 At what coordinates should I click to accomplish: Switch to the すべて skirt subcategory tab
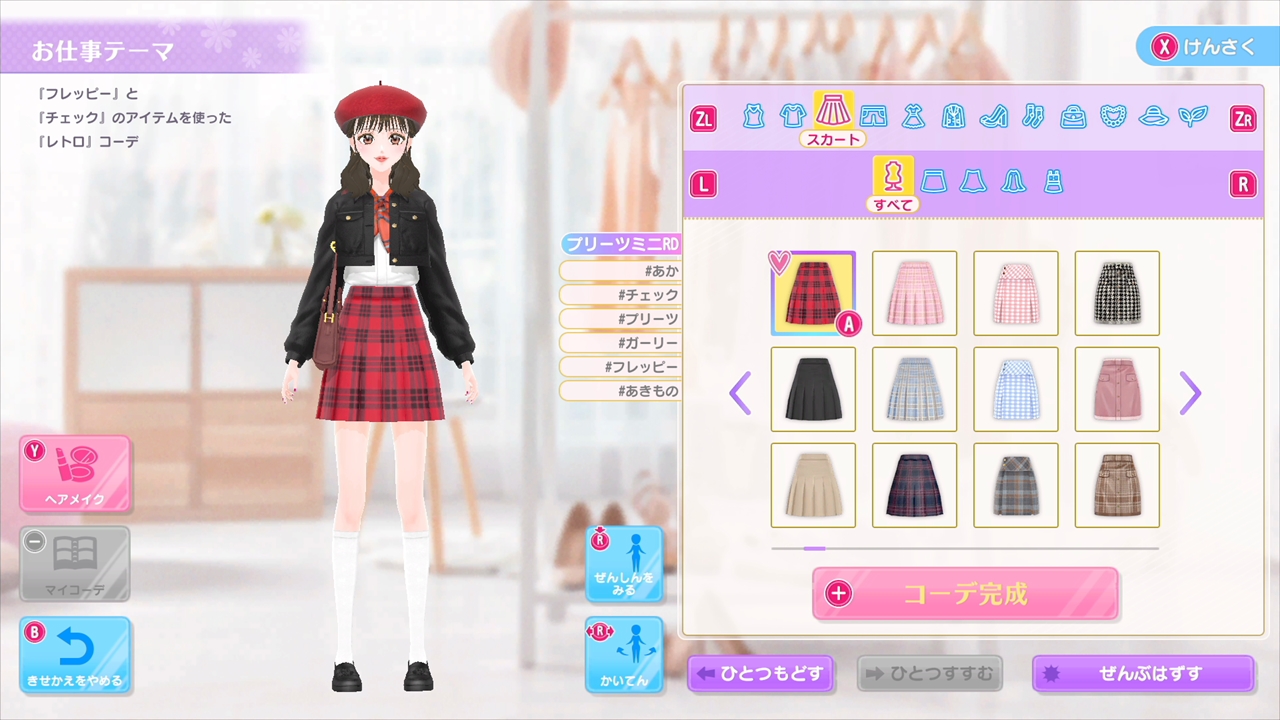tap(893, 180)
